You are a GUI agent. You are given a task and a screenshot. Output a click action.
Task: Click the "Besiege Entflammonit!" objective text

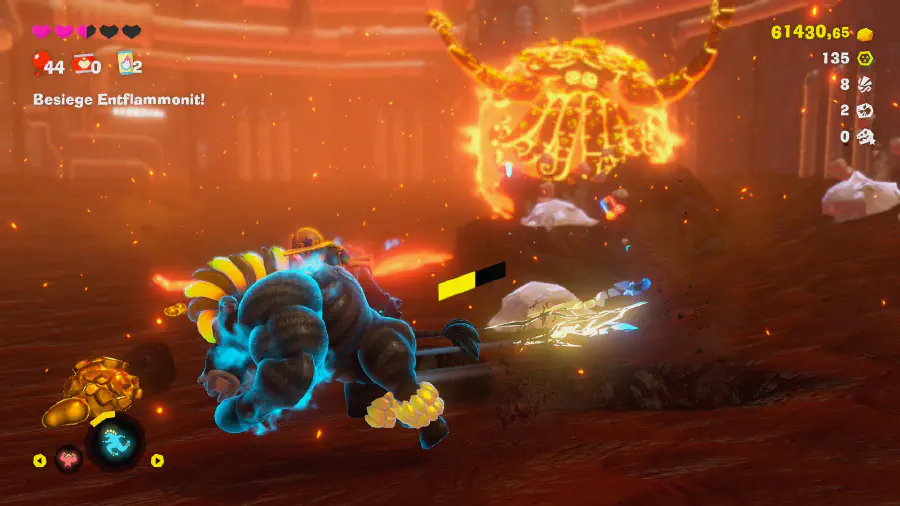click(x=119, y=99)
